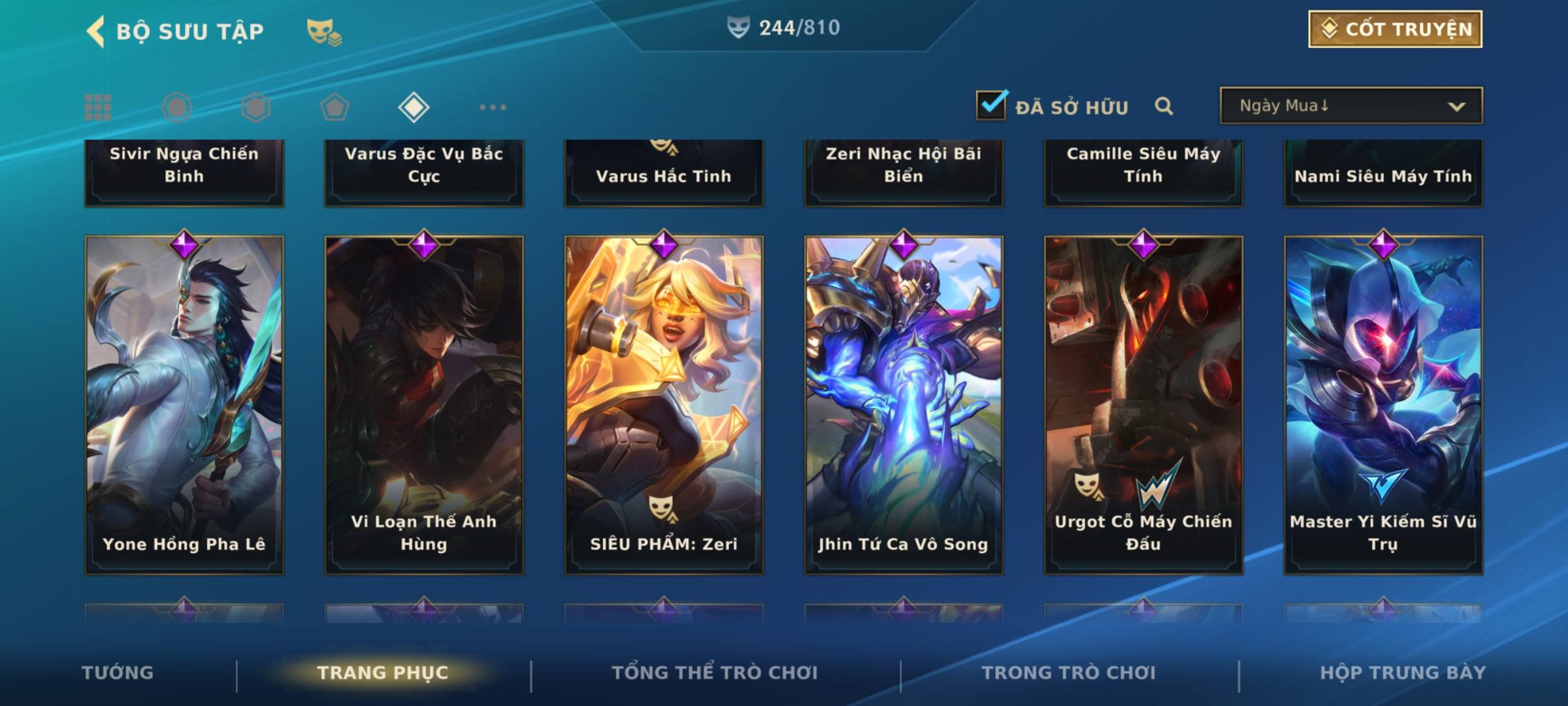The width and height of the screenshot is (1568, 706).
Task: Open the skin search magnifier
Action: [1164, 106]
